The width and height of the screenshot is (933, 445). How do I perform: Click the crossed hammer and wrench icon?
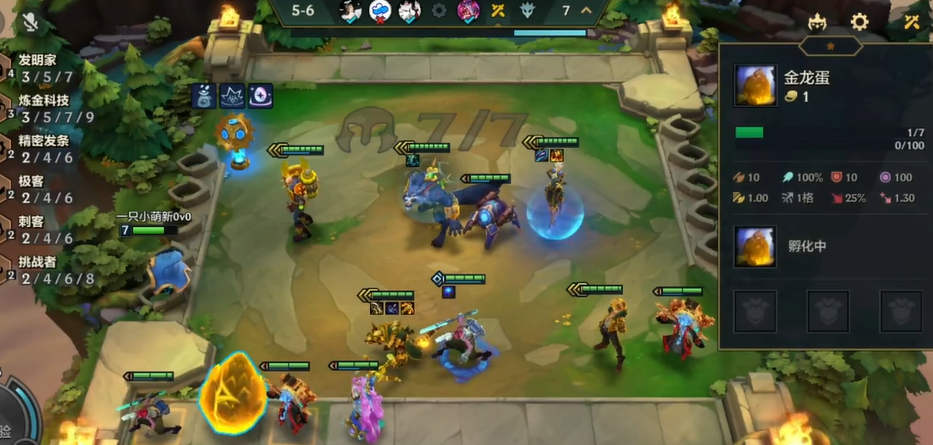911,22
